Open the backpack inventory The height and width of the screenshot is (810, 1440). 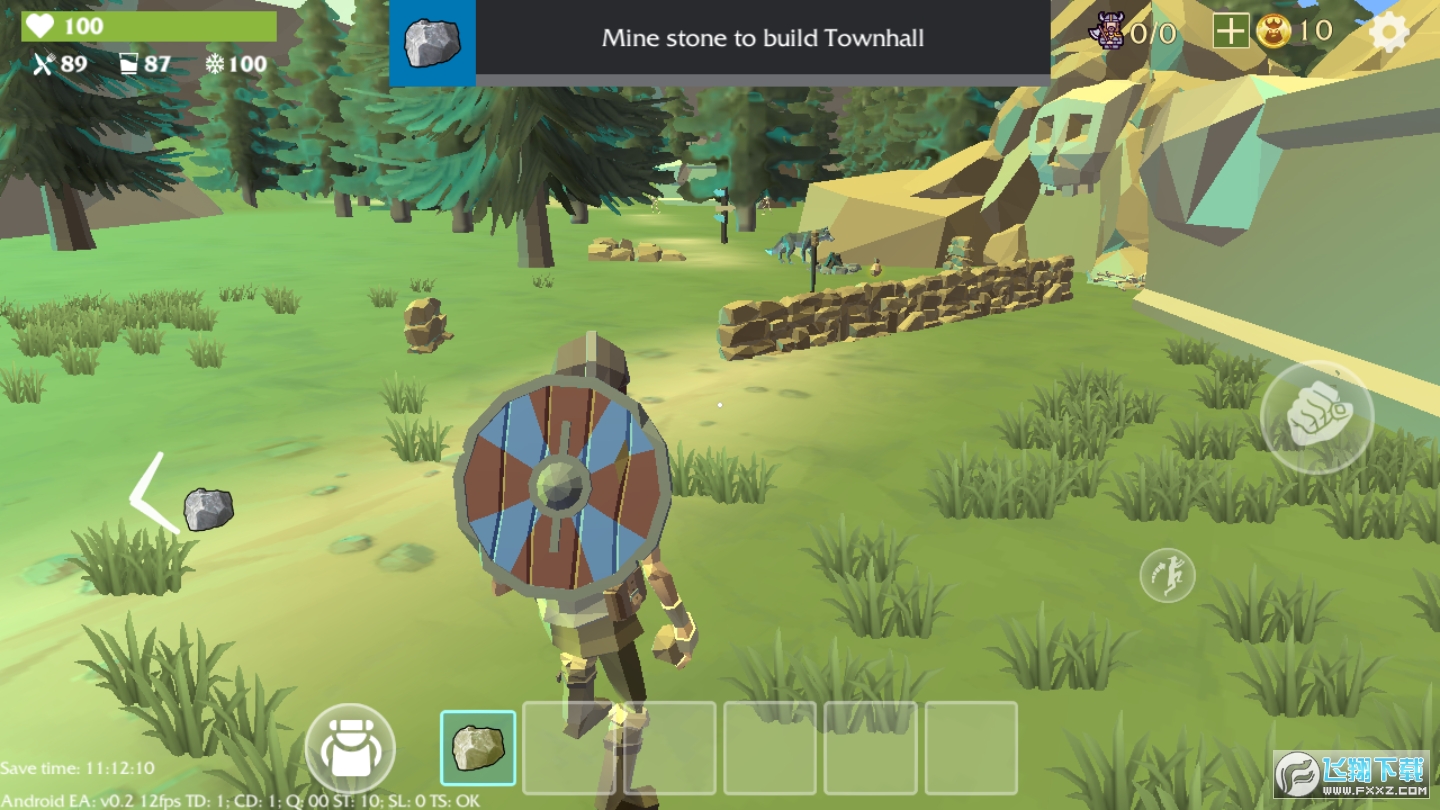(350, 748)
